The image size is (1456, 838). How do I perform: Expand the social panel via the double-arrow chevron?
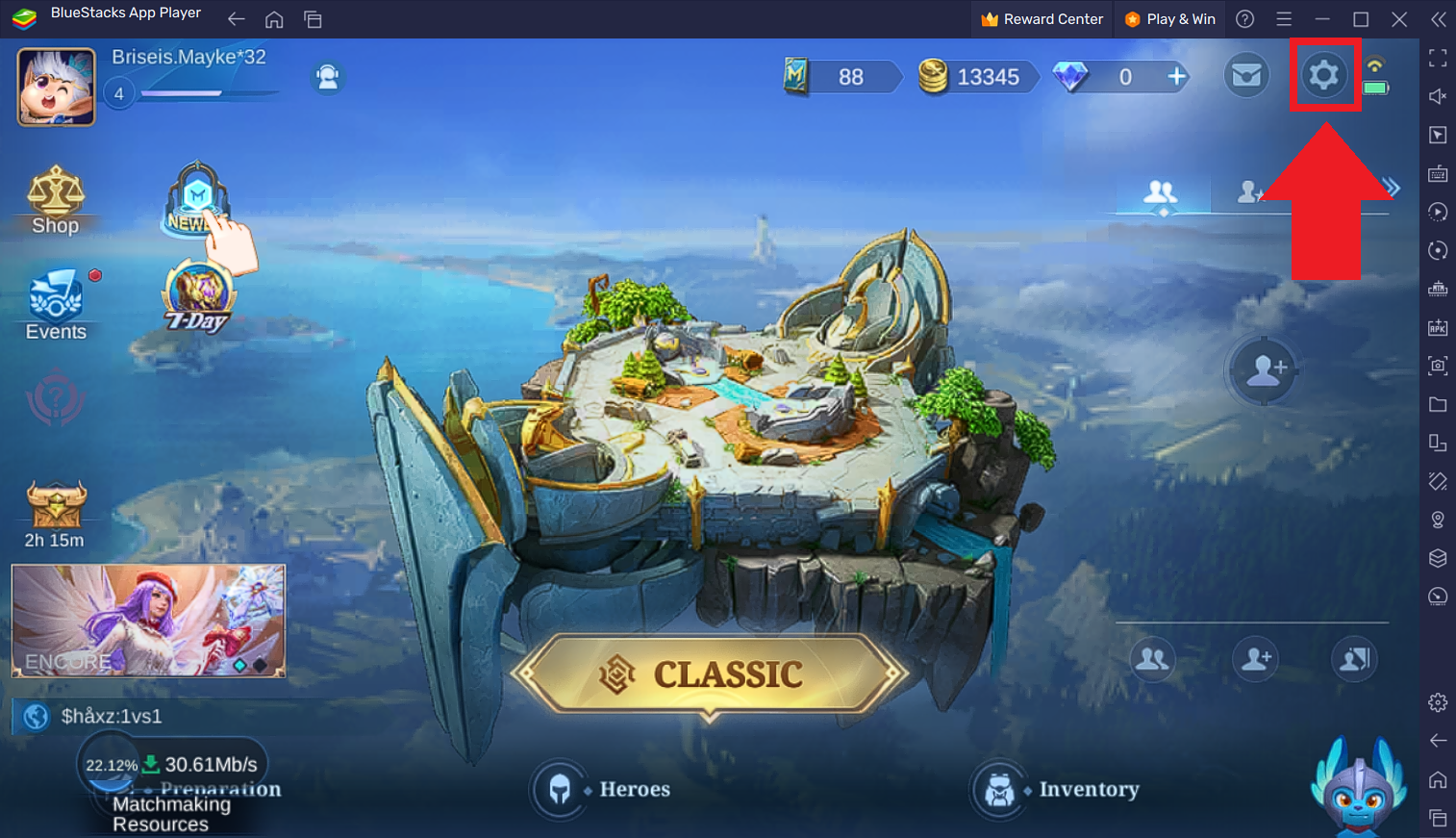(x=1390, y=187)
